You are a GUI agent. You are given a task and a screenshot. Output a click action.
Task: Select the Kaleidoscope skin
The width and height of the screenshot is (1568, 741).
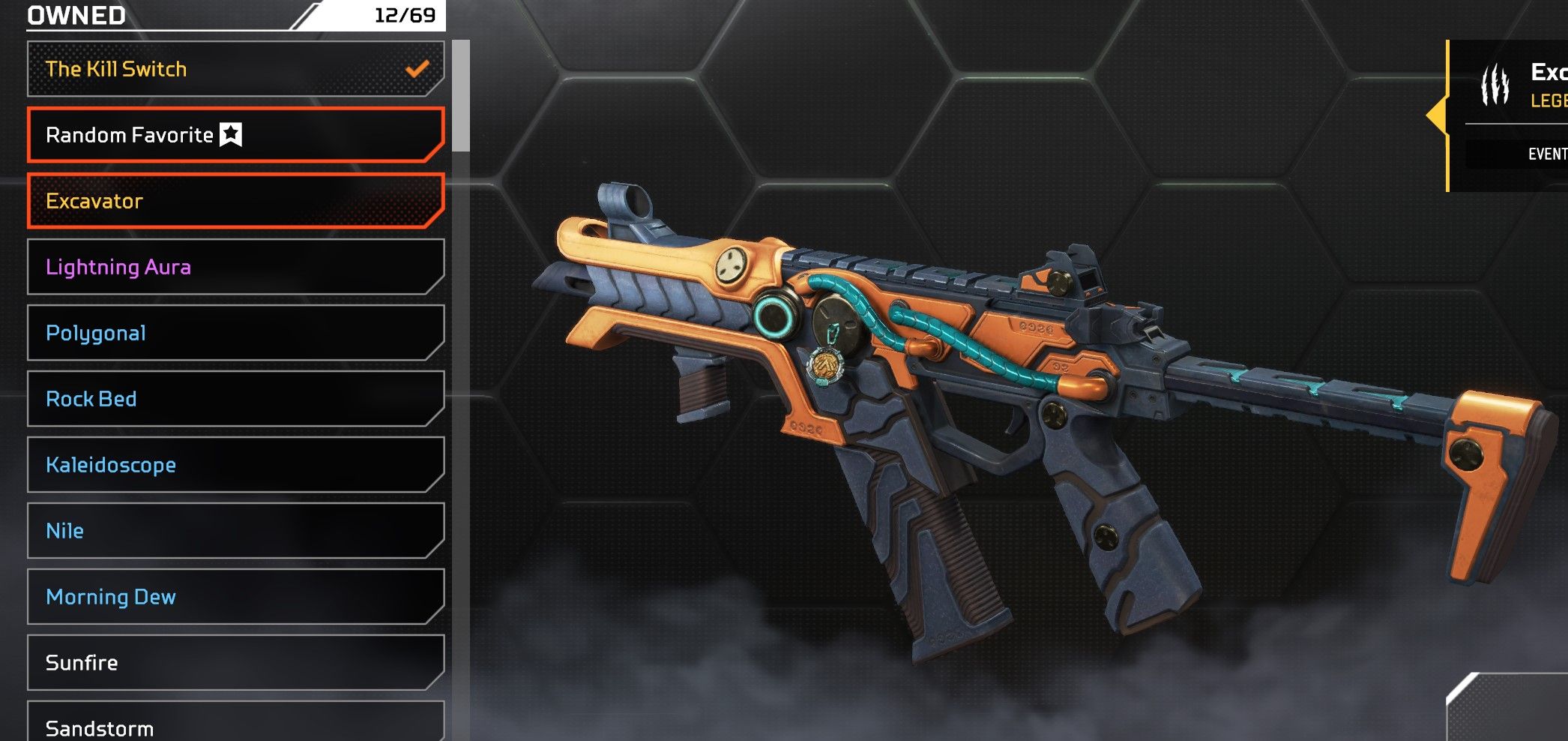[x=235, y=465]
